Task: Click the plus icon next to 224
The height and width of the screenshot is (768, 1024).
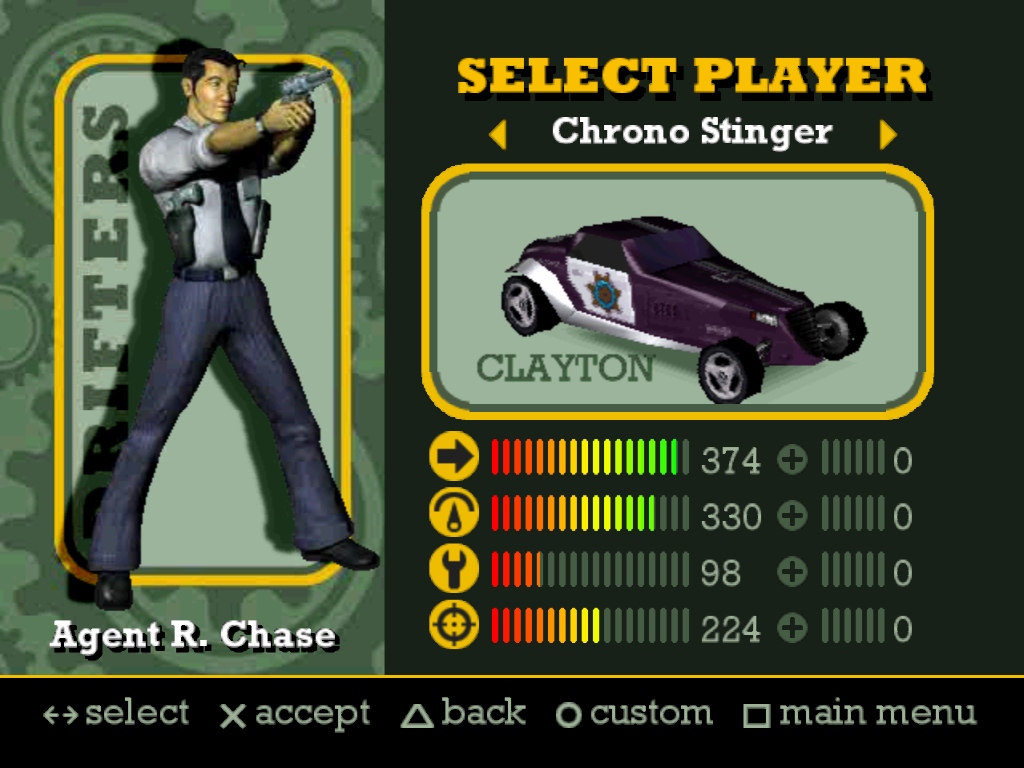Action: click(x=792, y=628)
